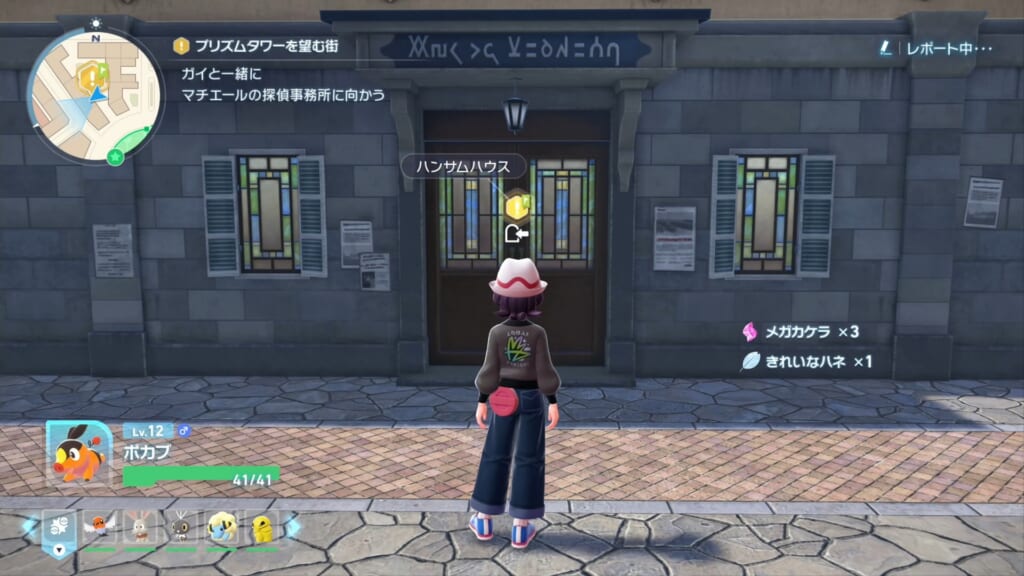Screen dimensions: 1024x576
Task: Click the door entry icon below ハンサムハウス
Action: [x=516, y=235]
